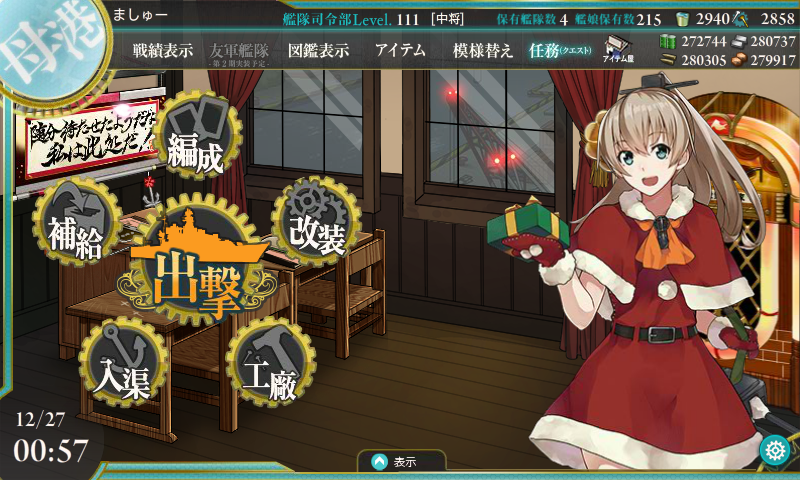Click the gear settings icon
The width and height of the screenshot is (800, 480).
pyautogui.click(x=775, y=451)
